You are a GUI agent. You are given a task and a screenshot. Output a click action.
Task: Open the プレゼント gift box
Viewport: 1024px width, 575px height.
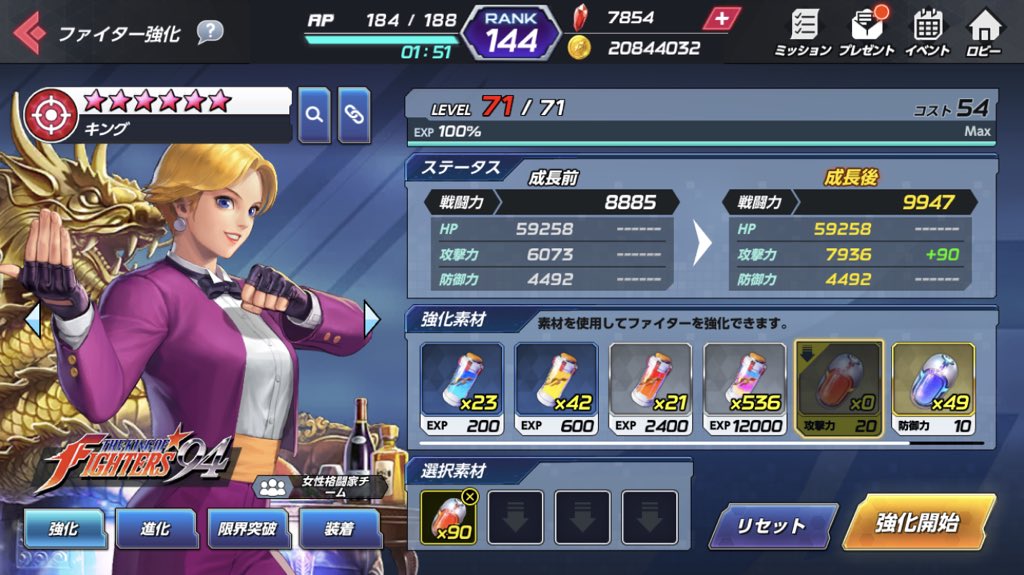coord(866,31)
